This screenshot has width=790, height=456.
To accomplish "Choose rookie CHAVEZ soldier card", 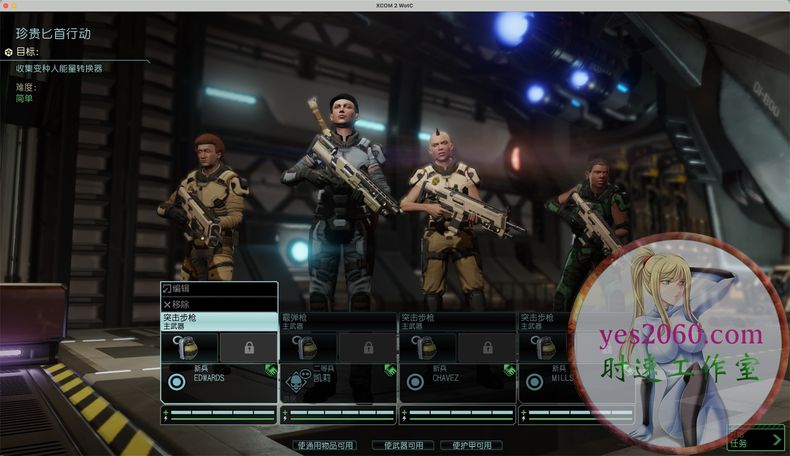I will point(457,381).
